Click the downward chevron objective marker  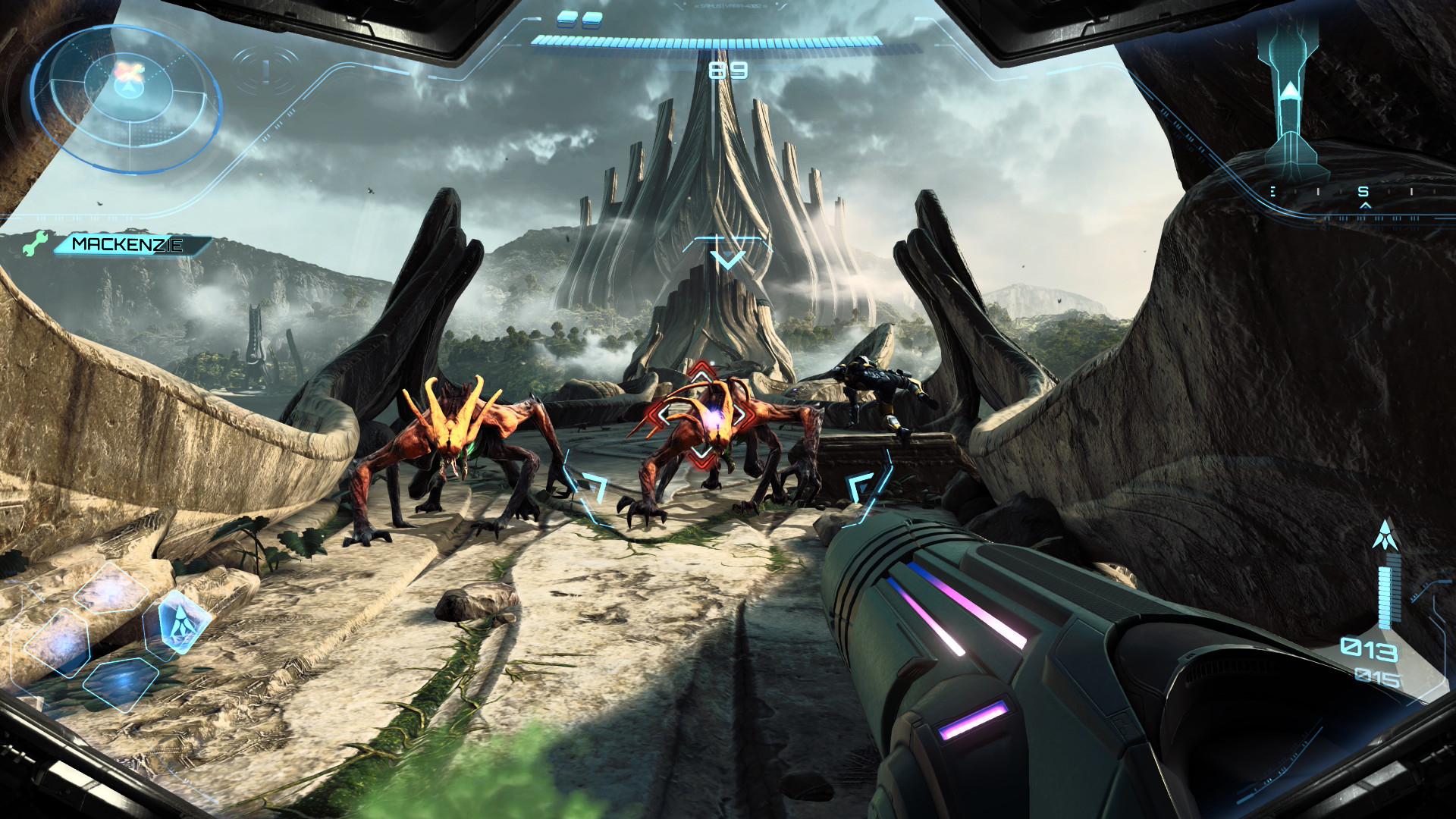pyautogui.click(x=729, y=259)
